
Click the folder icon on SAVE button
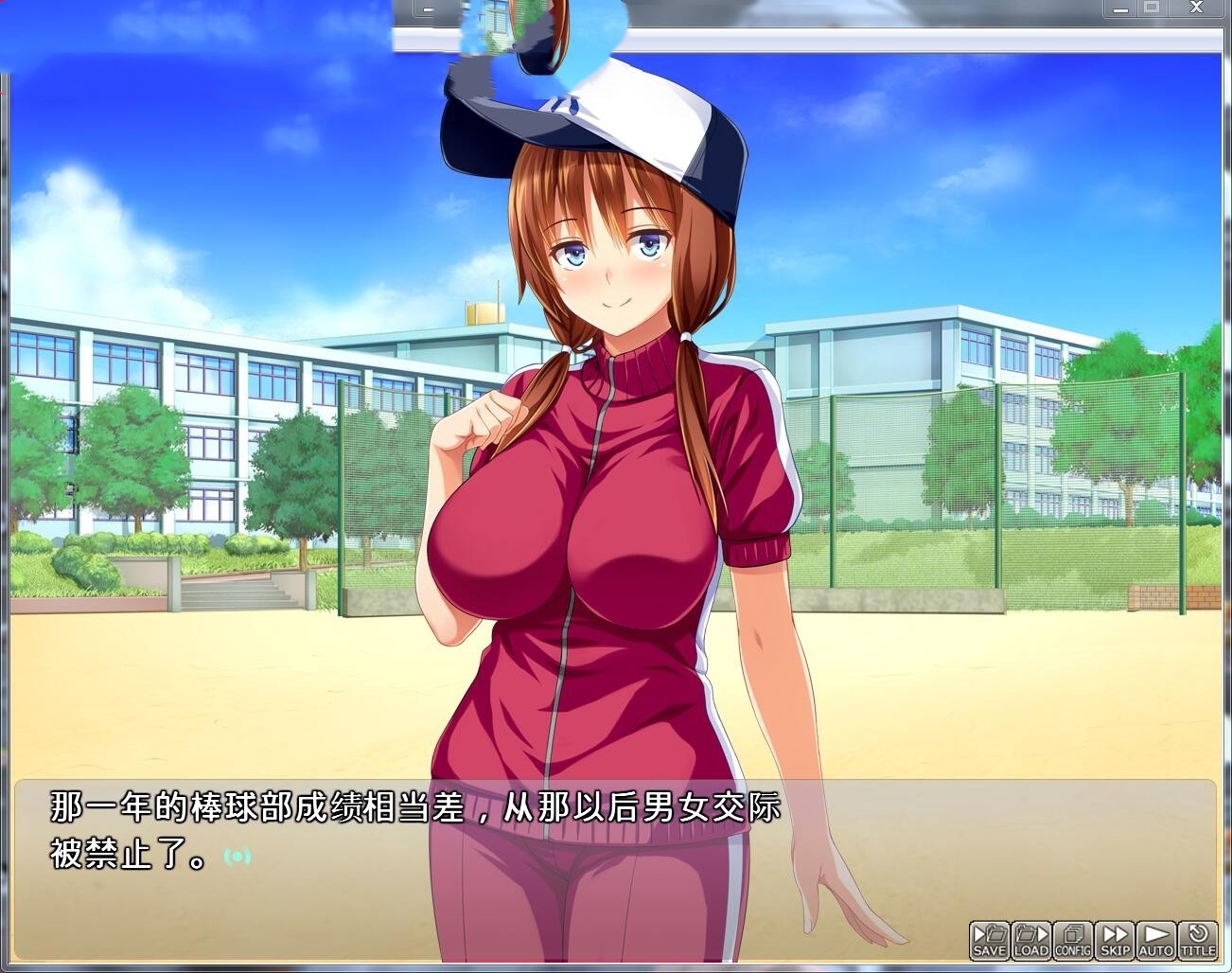(x=994, y=933)
